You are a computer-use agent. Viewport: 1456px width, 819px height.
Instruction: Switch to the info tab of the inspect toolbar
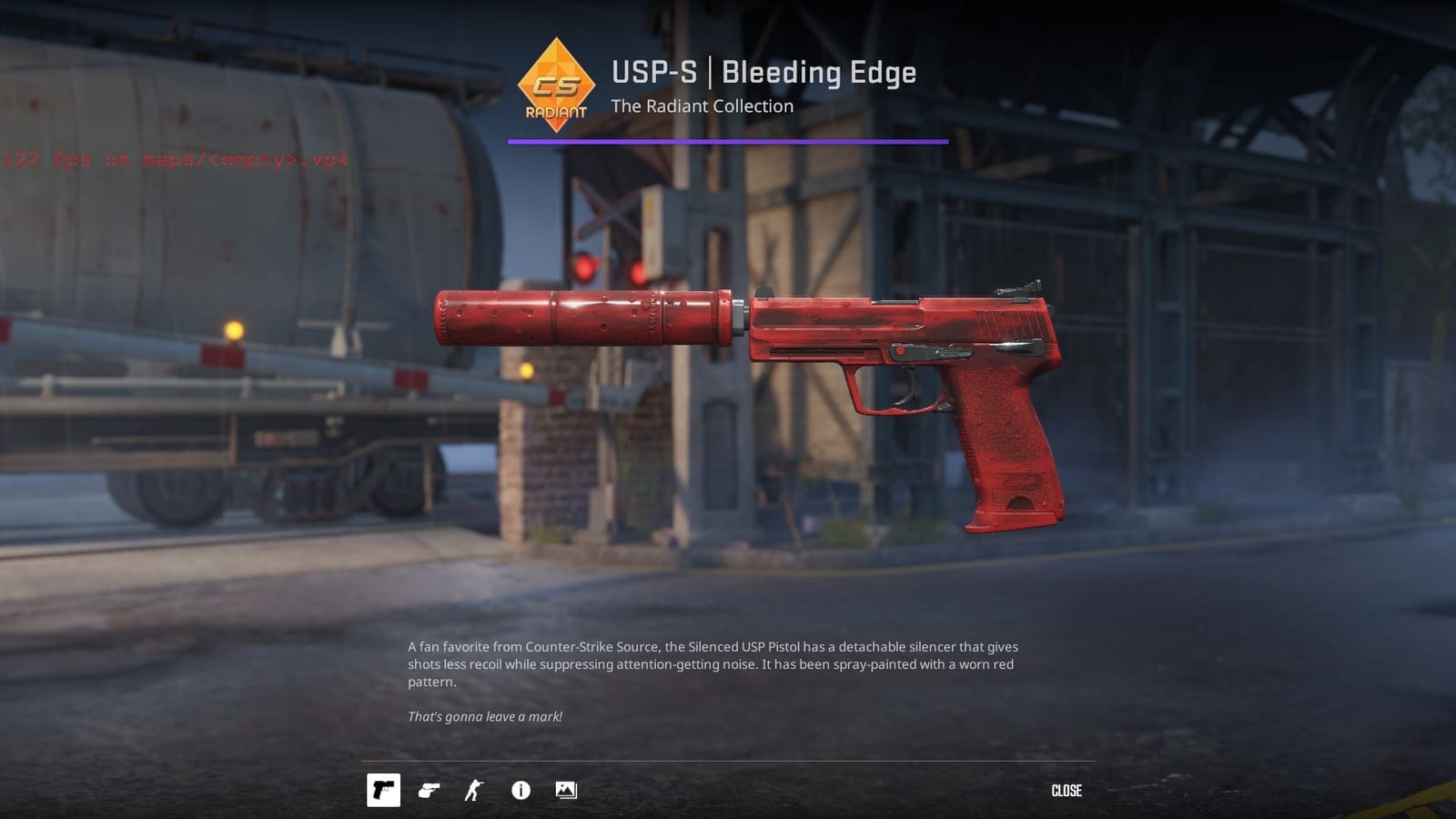pyautogui.click(x=520, y=791)
